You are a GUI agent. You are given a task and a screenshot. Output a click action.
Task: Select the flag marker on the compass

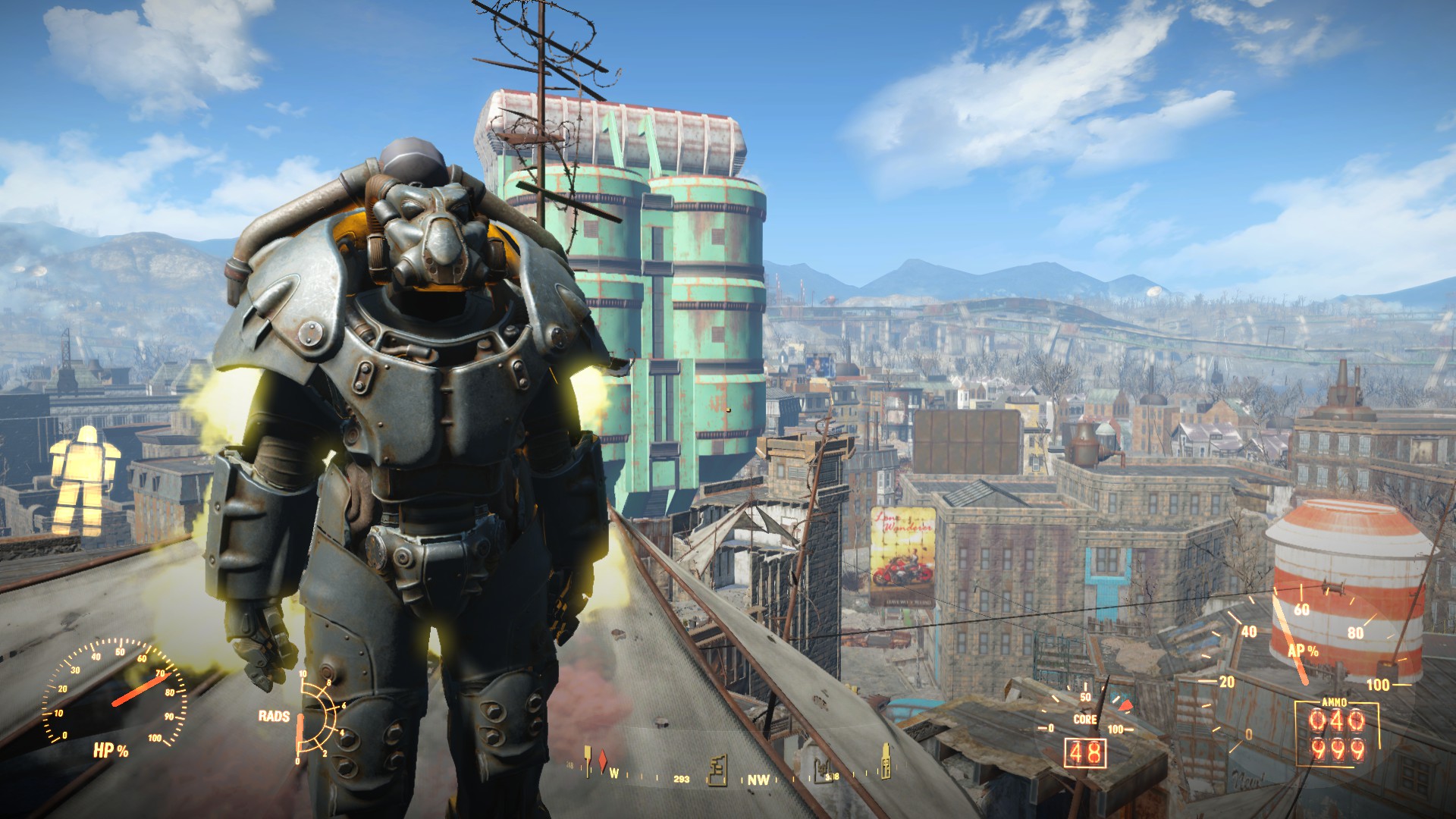click(x=588, y=760)
